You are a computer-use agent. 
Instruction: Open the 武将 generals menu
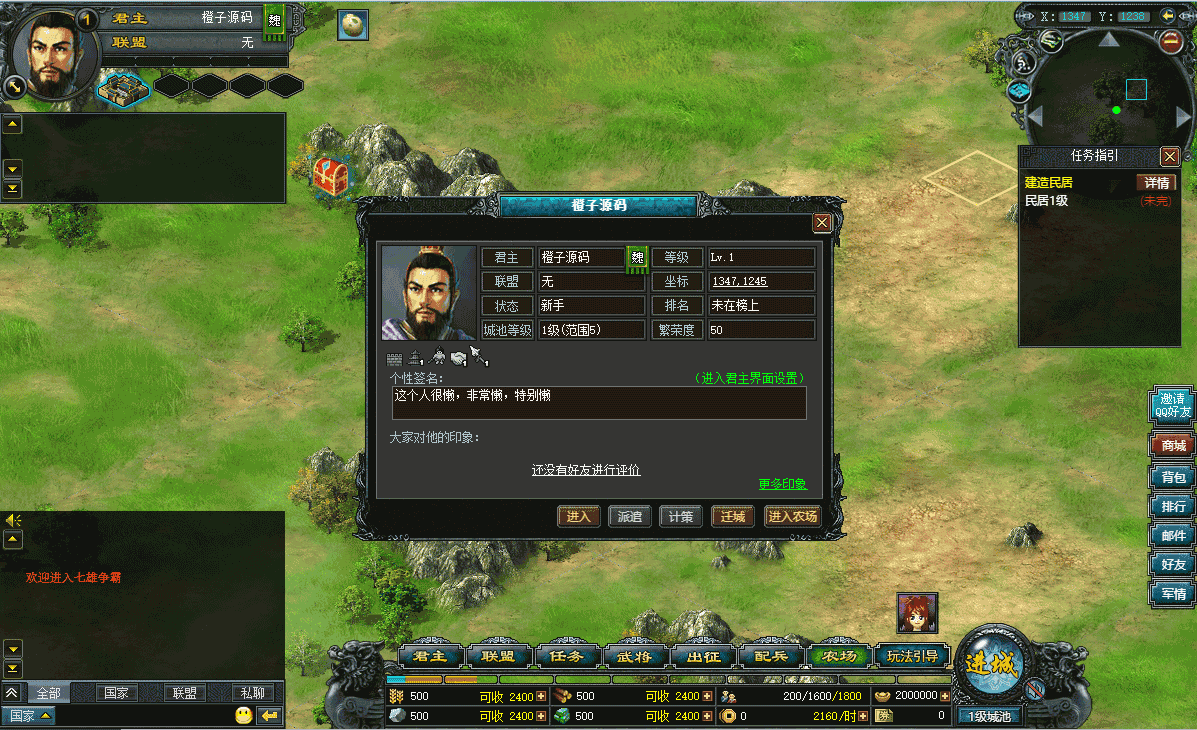point(634,657)
